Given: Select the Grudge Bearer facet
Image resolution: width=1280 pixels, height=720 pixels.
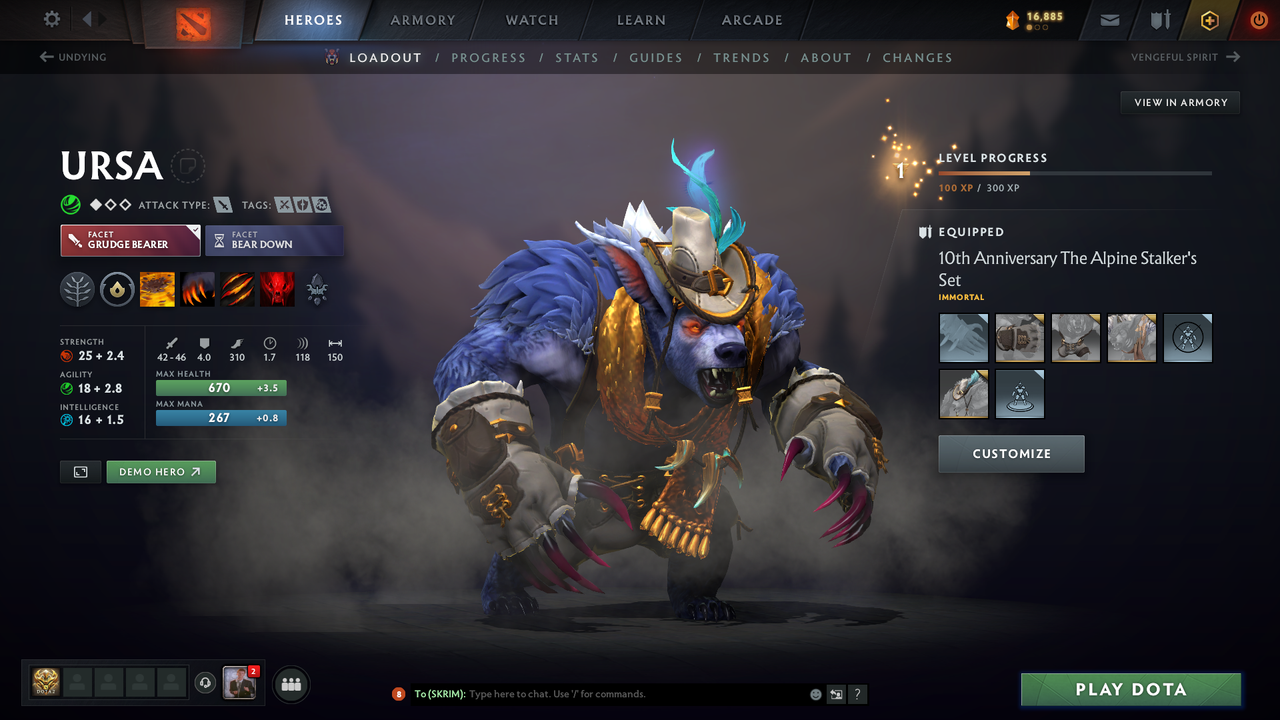Looking at the screenshot, I should point(130,240).
